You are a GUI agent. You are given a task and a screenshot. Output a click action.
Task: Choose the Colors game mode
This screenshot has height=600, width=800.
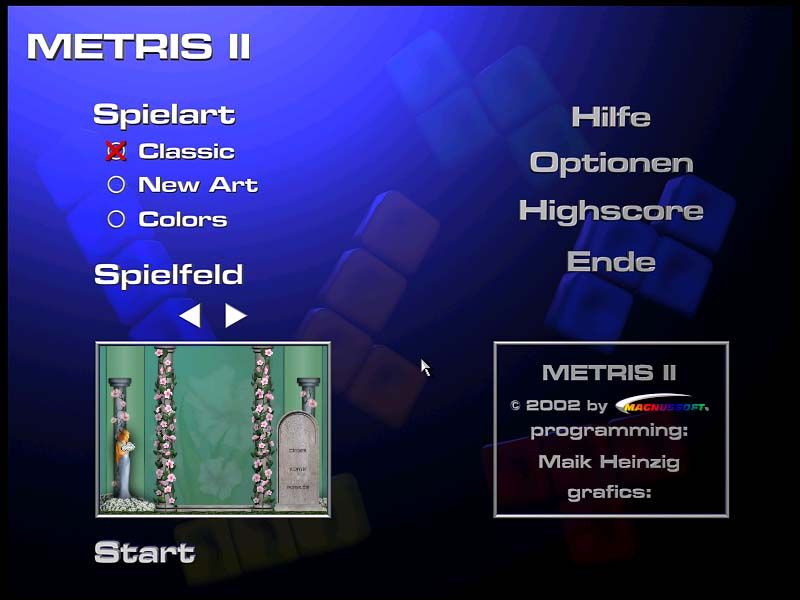click(116, 219)
